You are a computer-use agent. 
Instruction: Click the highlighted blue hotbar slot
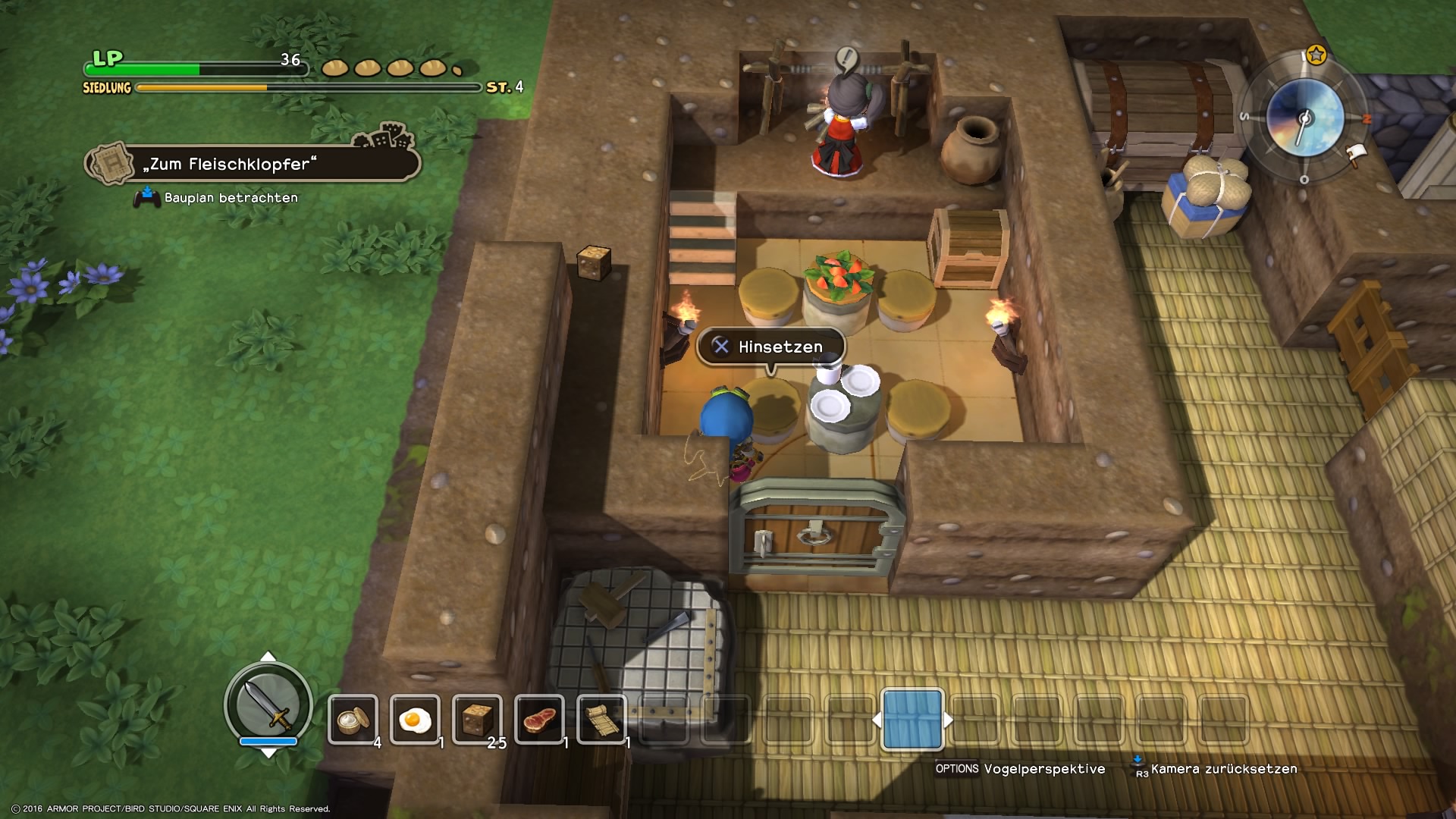[x=912, y=719]
